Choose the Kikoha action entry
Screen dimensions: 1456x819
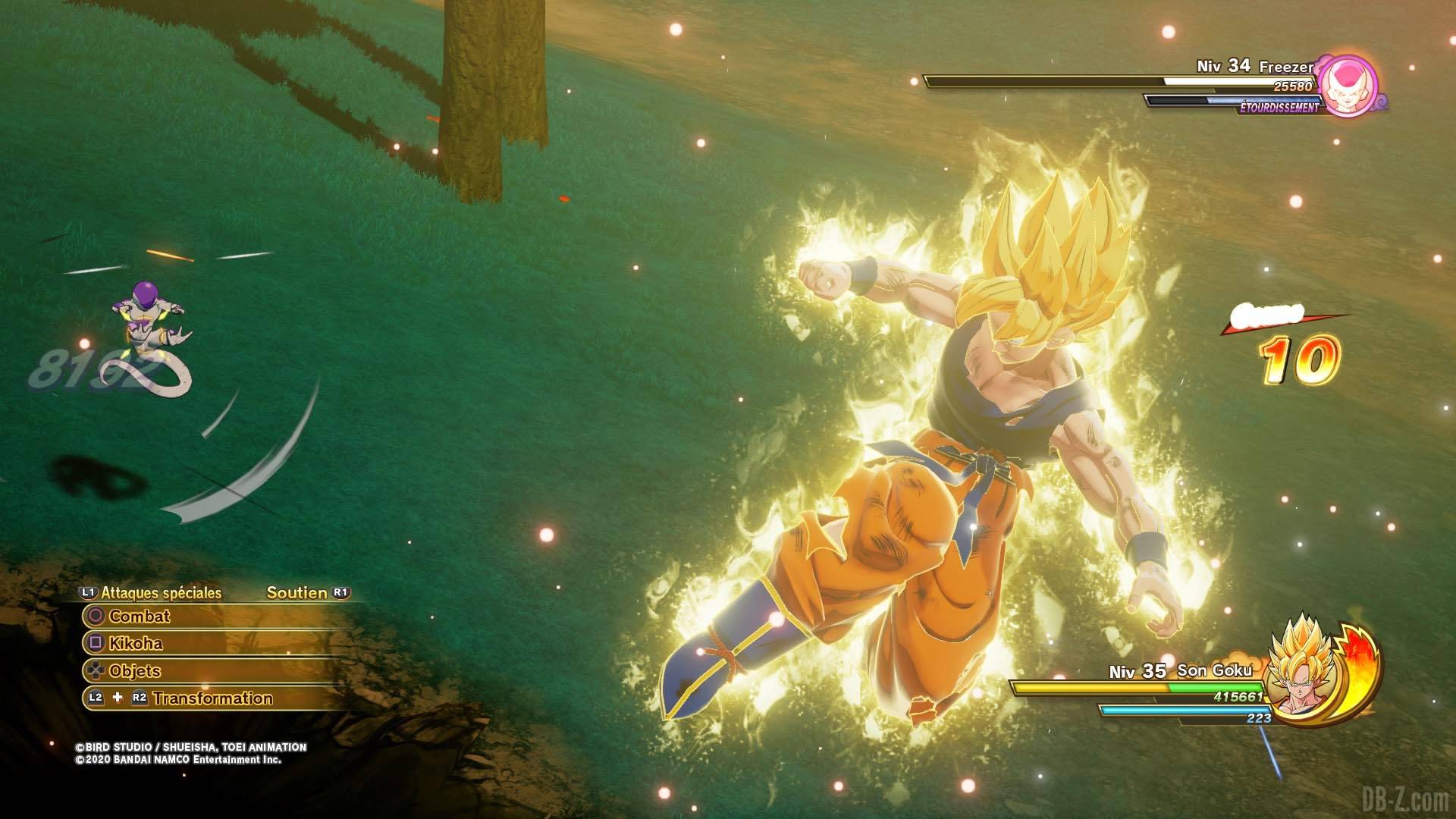pos(136,644)
